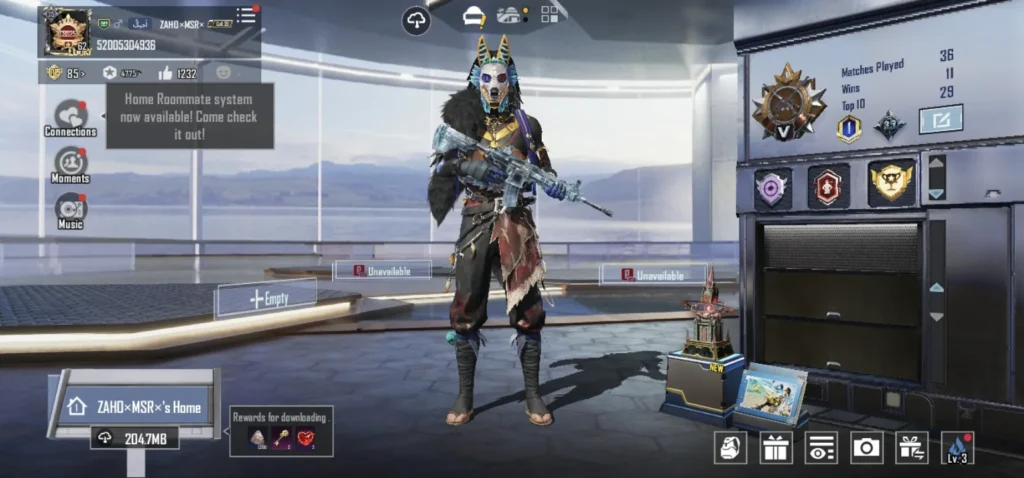View the Rewards for downloading panel
This screenshot has height=478, width=1024.
coord(281,431)
